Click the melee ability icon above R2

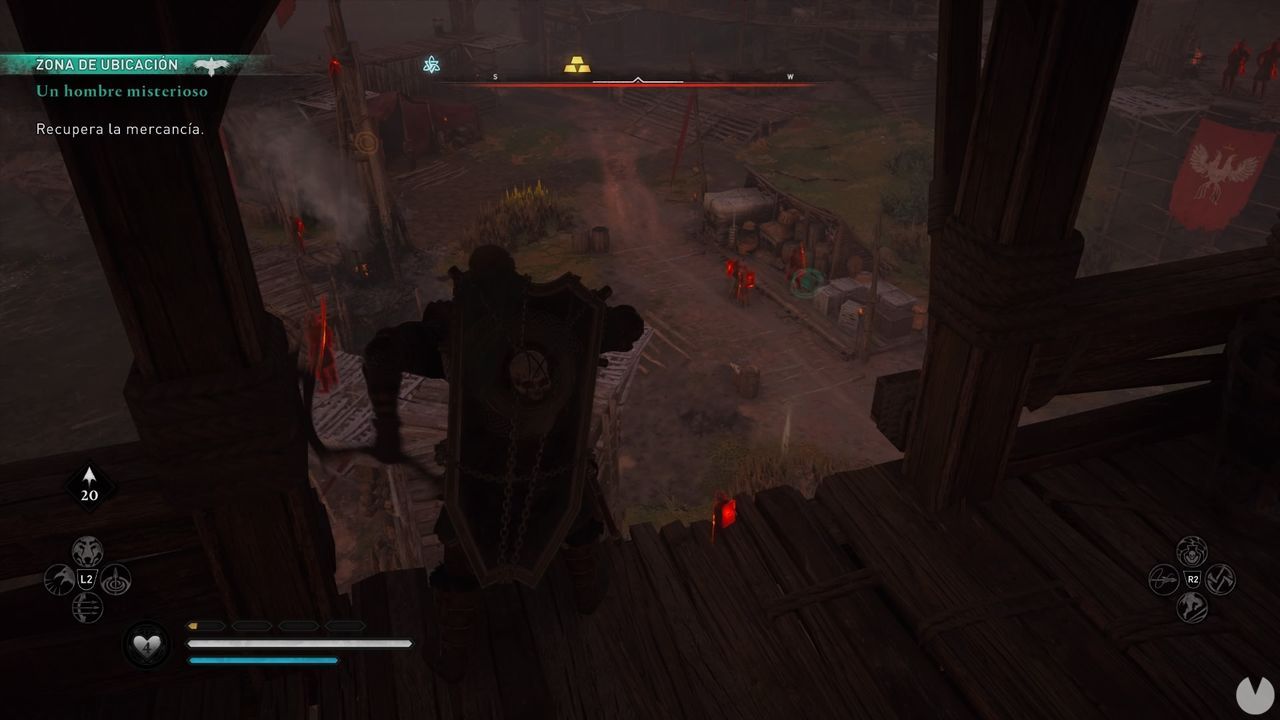coord(1192,552)
